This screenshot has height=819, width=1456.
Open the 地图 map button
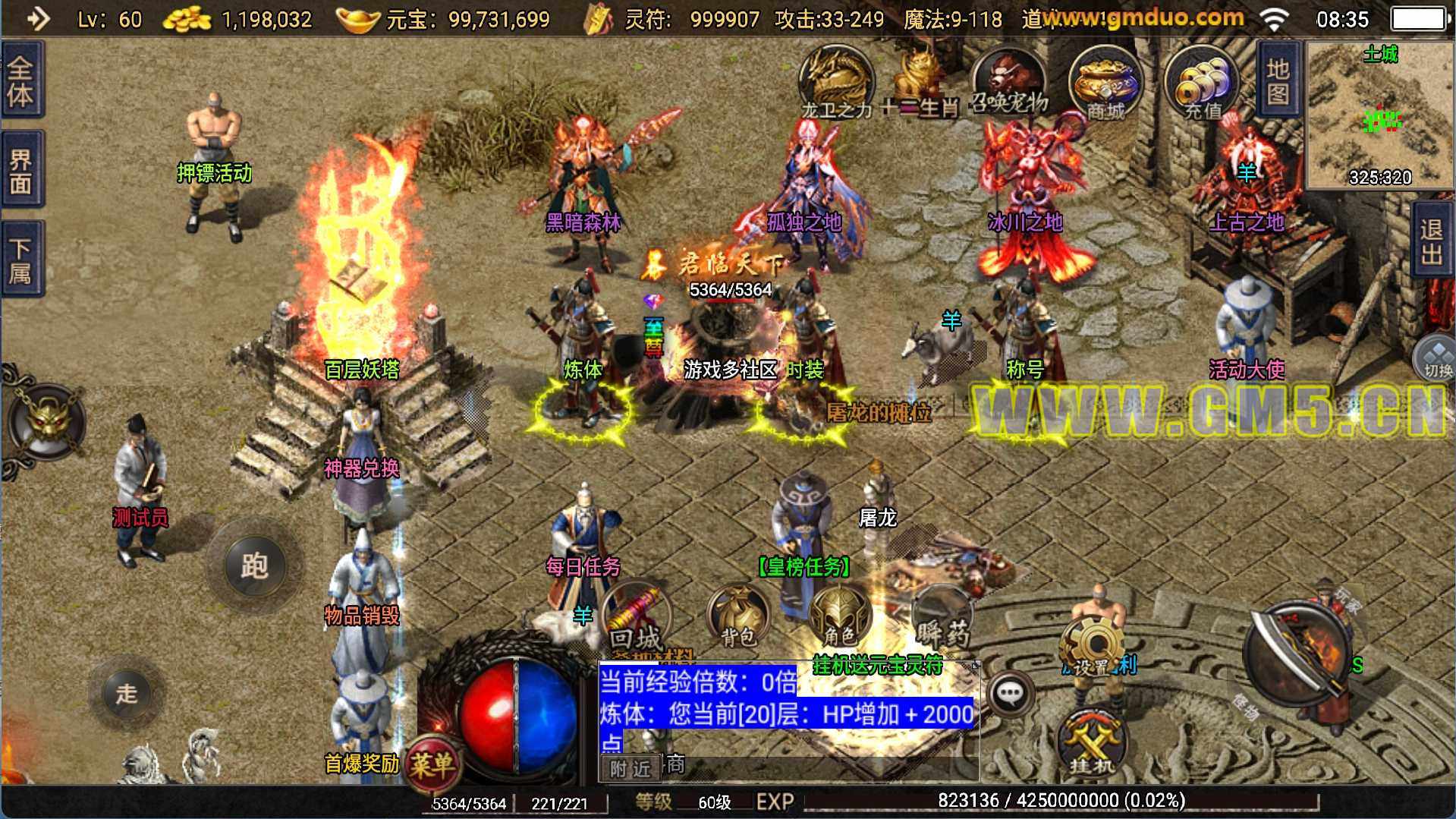click(1278, 80)
